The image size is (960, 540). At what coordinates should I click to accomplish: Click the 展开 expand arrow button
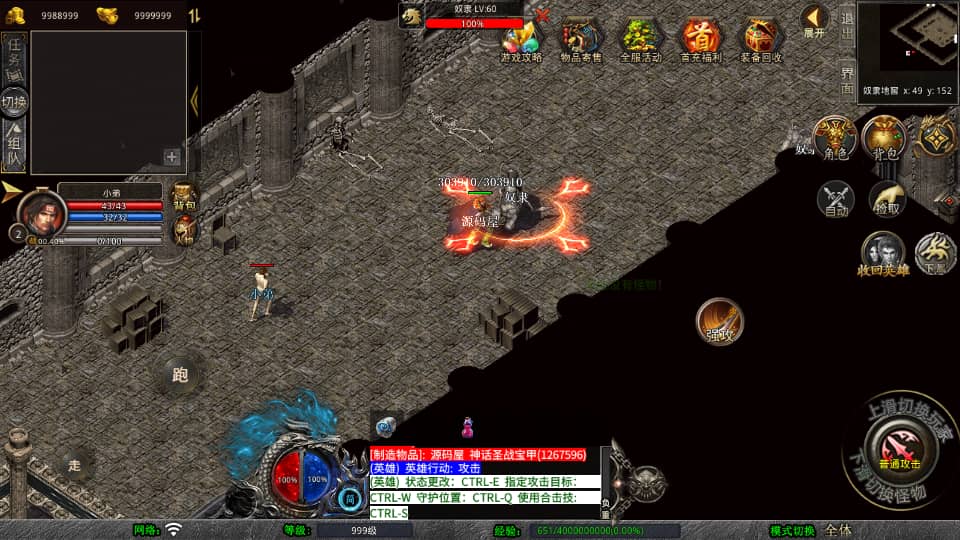tap(815, 20)
